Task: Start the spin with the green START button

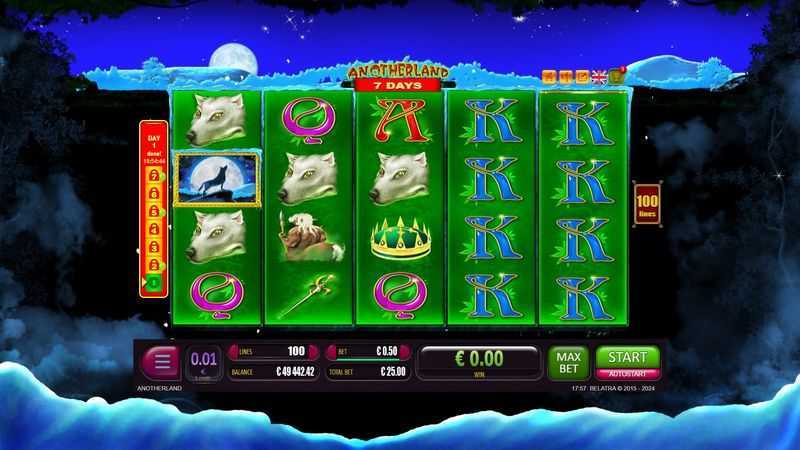Action: point(628,357)
